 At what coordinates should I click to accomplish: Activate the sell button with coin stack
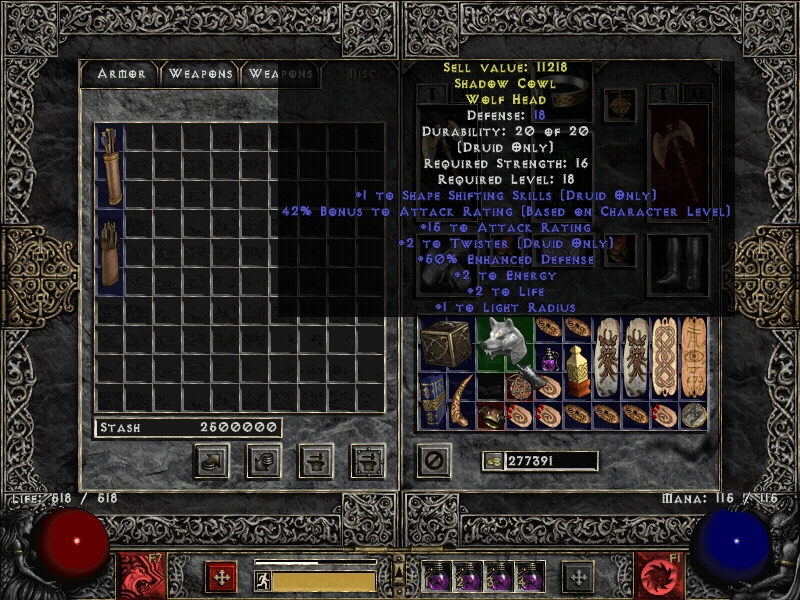click(x=264, y=461)
